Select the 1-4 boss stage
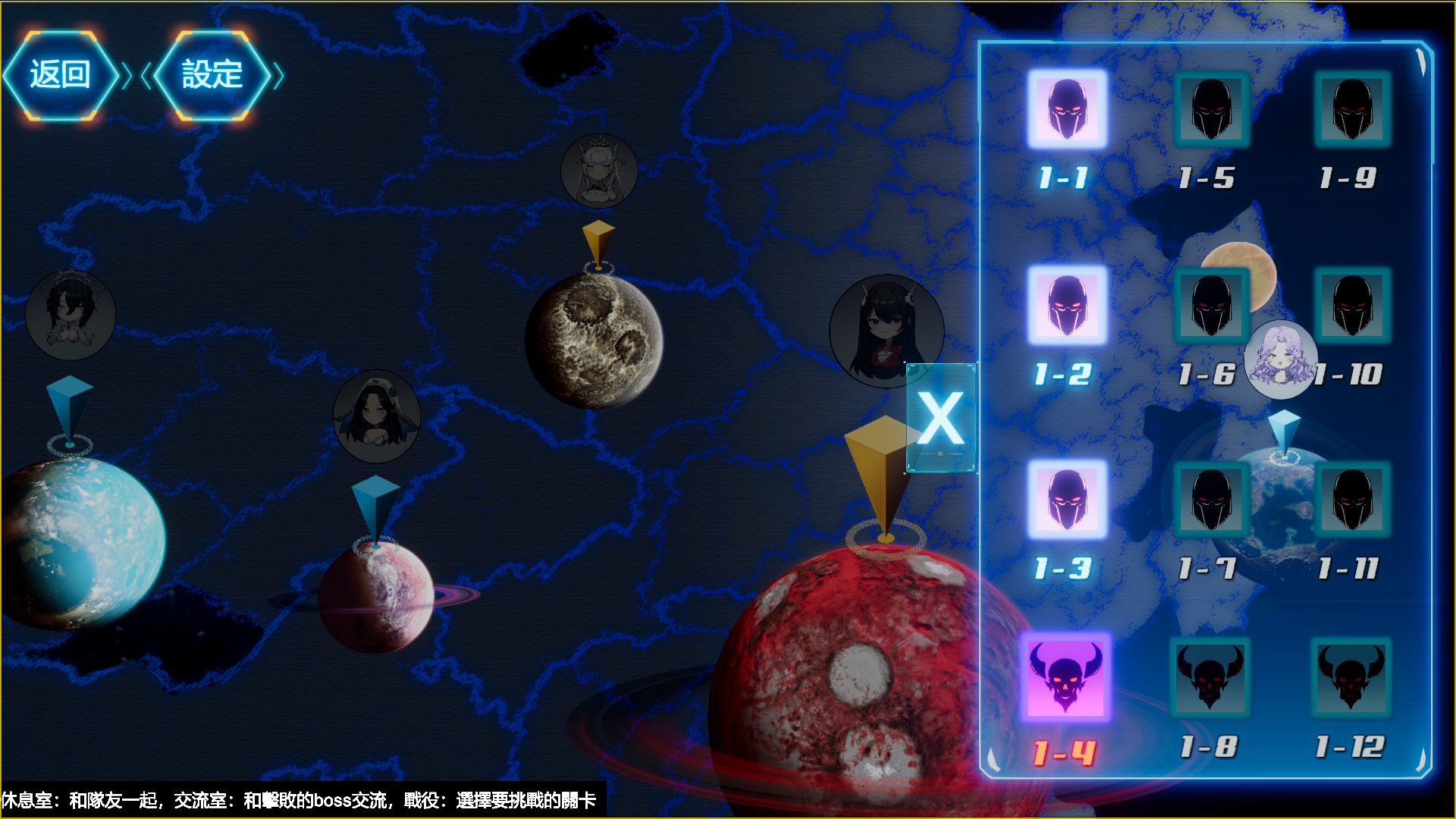Viewport: 1456px width, 819px height. click(x=1065, y=676)
